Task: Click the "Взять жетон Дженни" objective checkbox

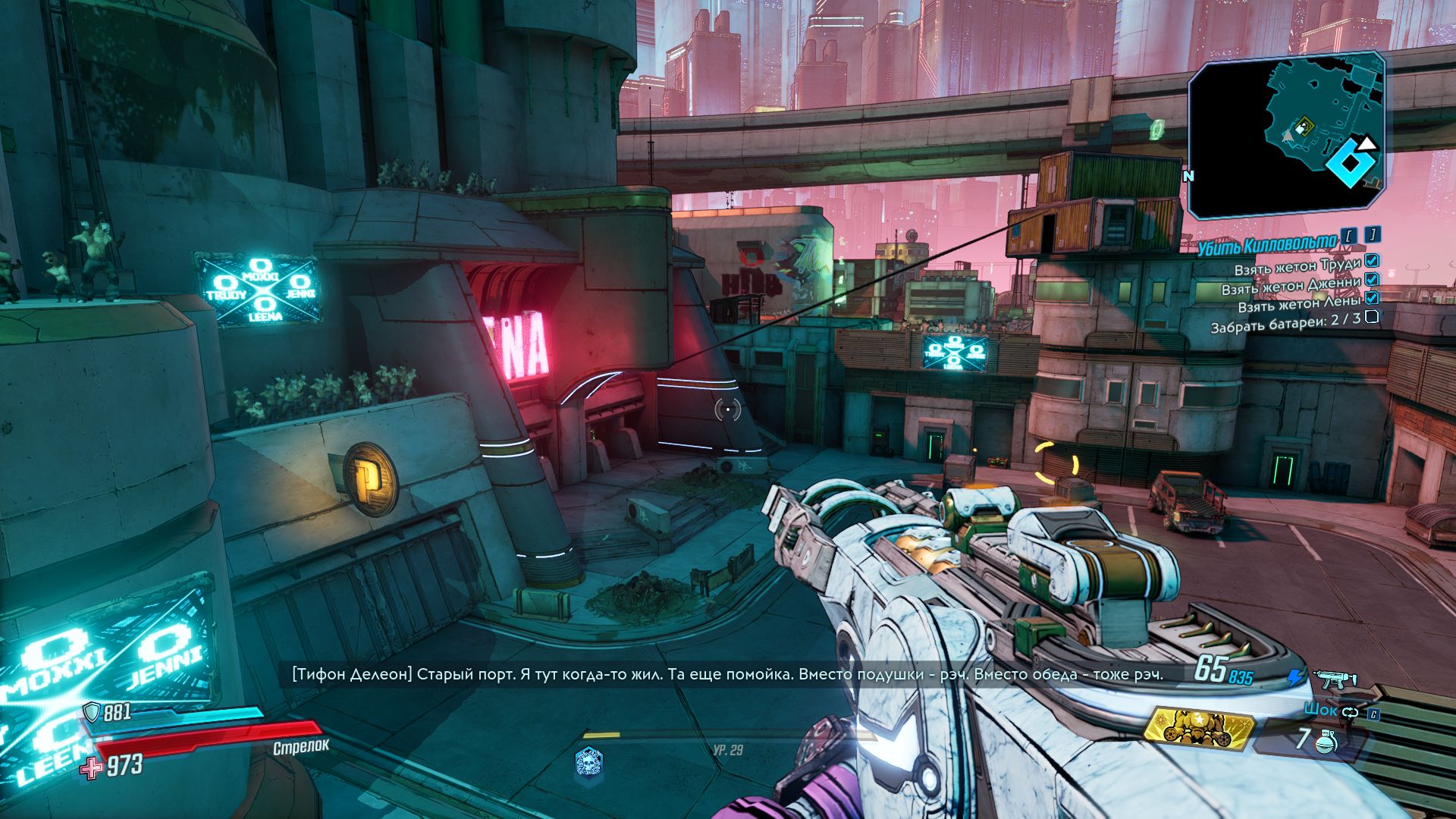Action: click(x=1371, y=280)
